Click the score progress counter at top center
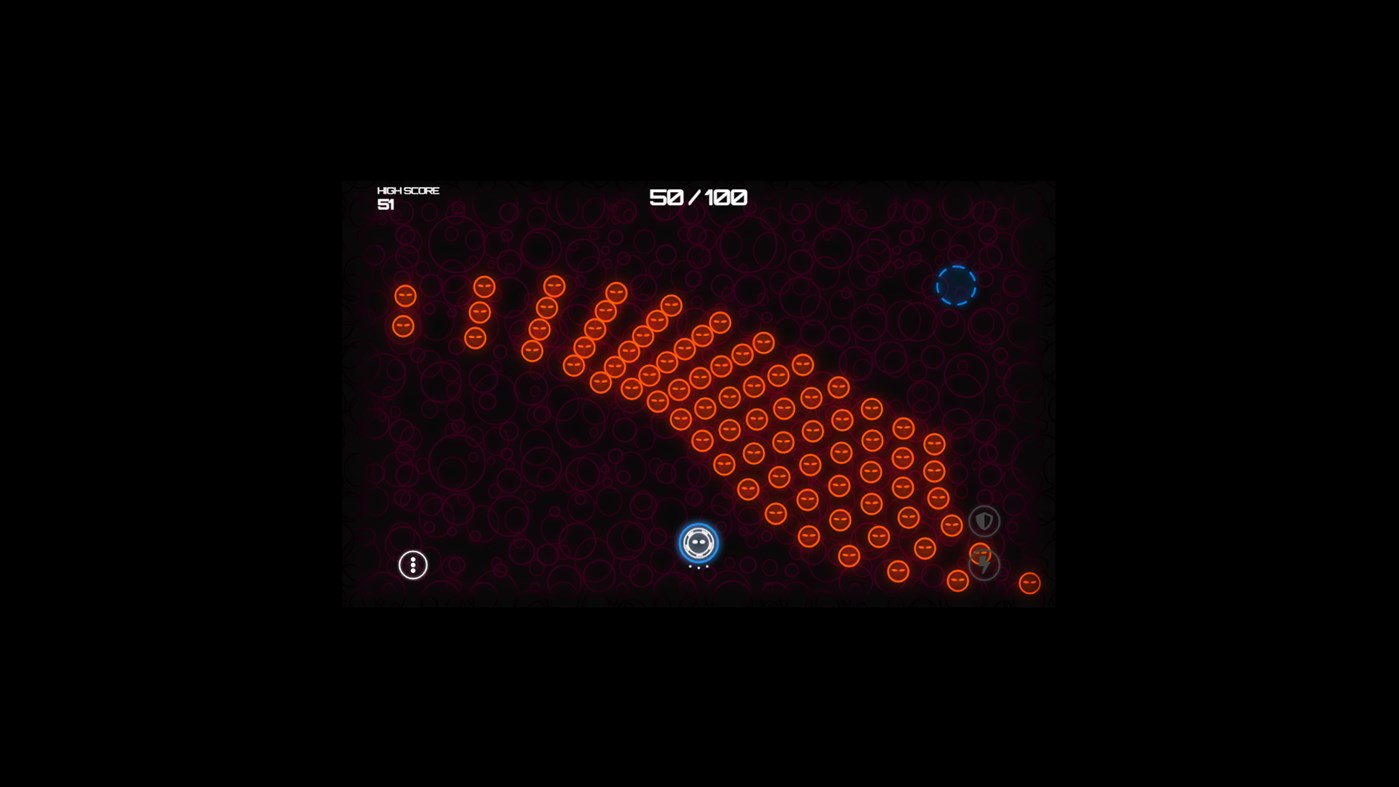This screenshot has width=1399, height=787. coord(698,197)
